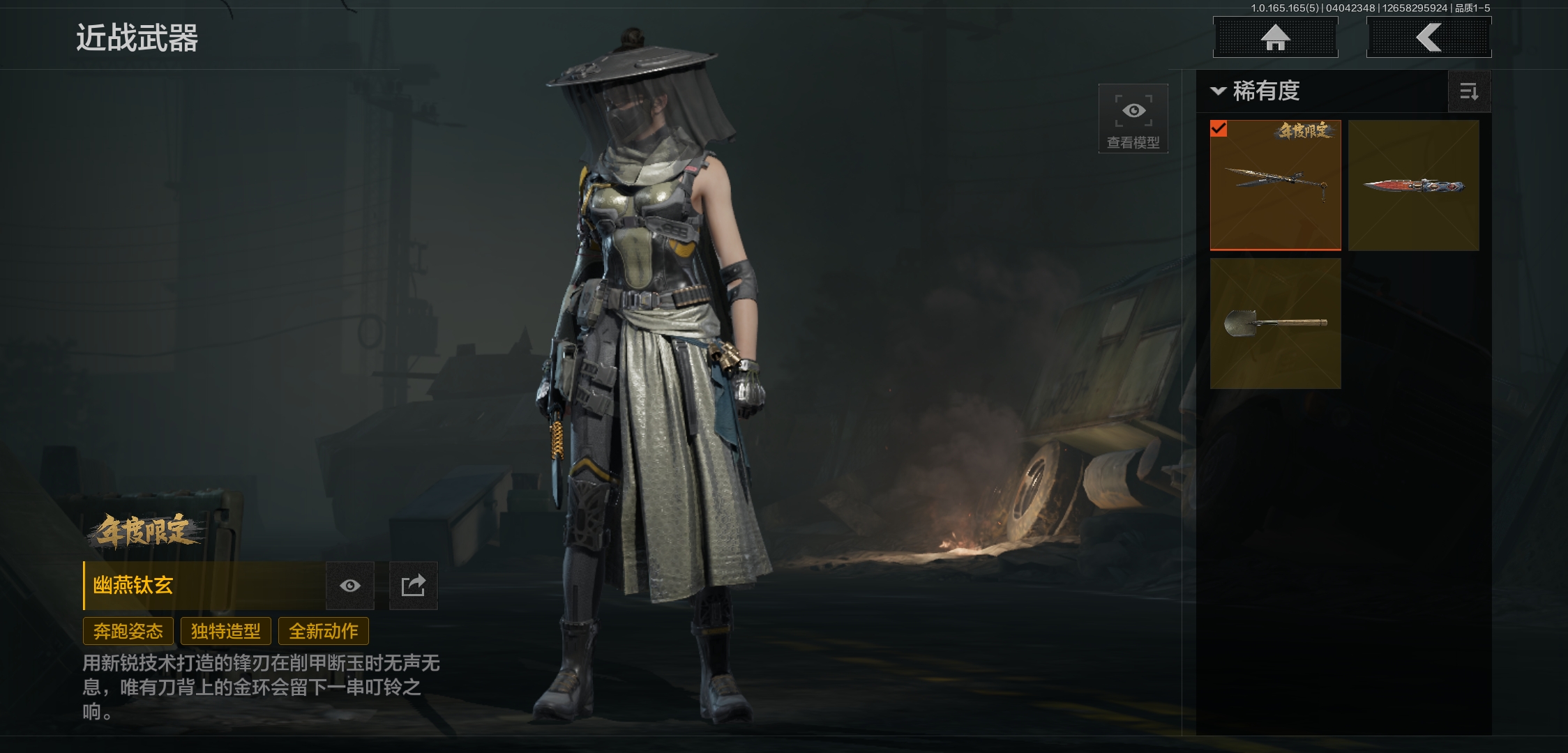Toggle the sort order icon
Viewport: 1568px width, 753px height.
pyautogui.click(x=1469, y=91)
